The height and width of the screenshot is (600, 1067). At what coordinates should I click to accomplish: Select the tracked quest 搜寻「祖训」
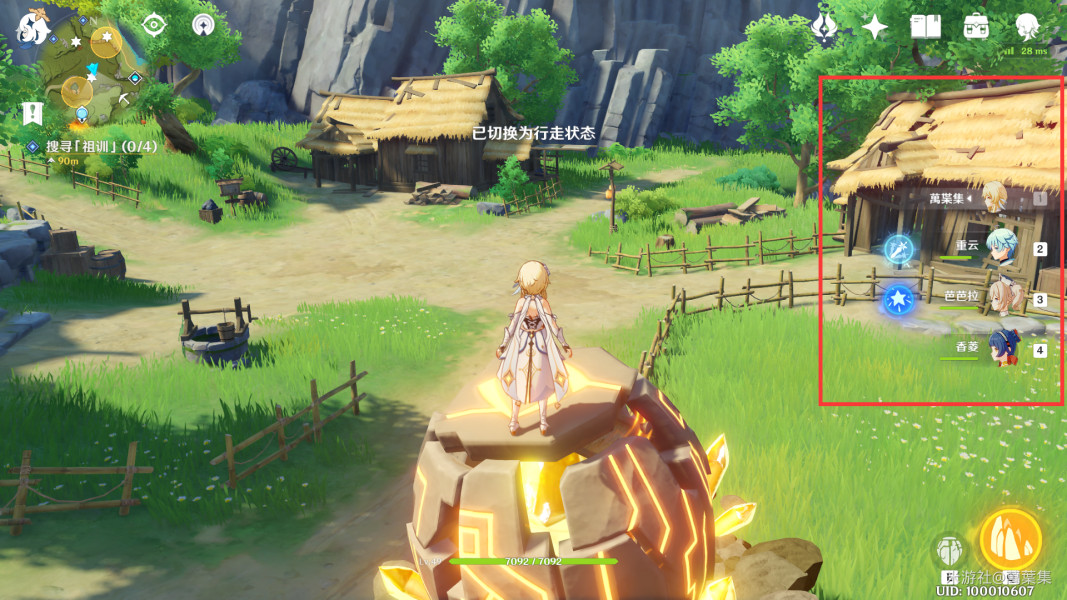point(82,146)
